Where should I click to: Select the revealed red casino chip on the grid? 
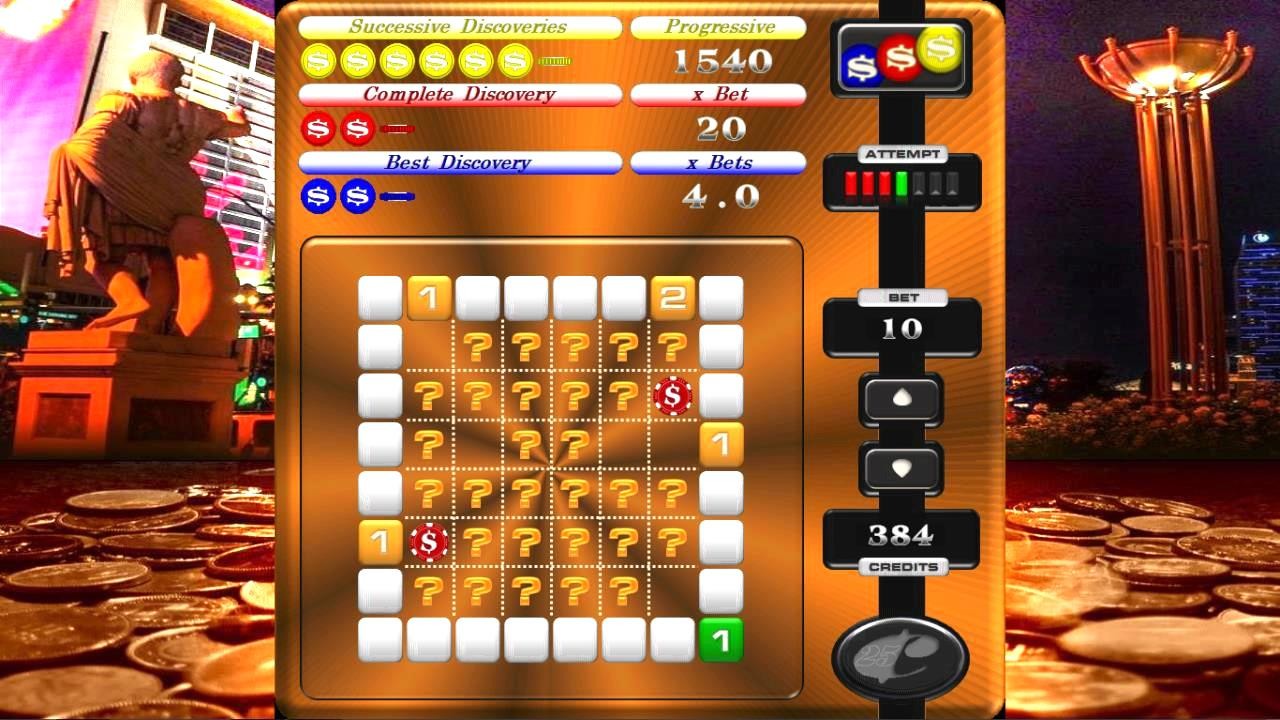tap(673, 396)
